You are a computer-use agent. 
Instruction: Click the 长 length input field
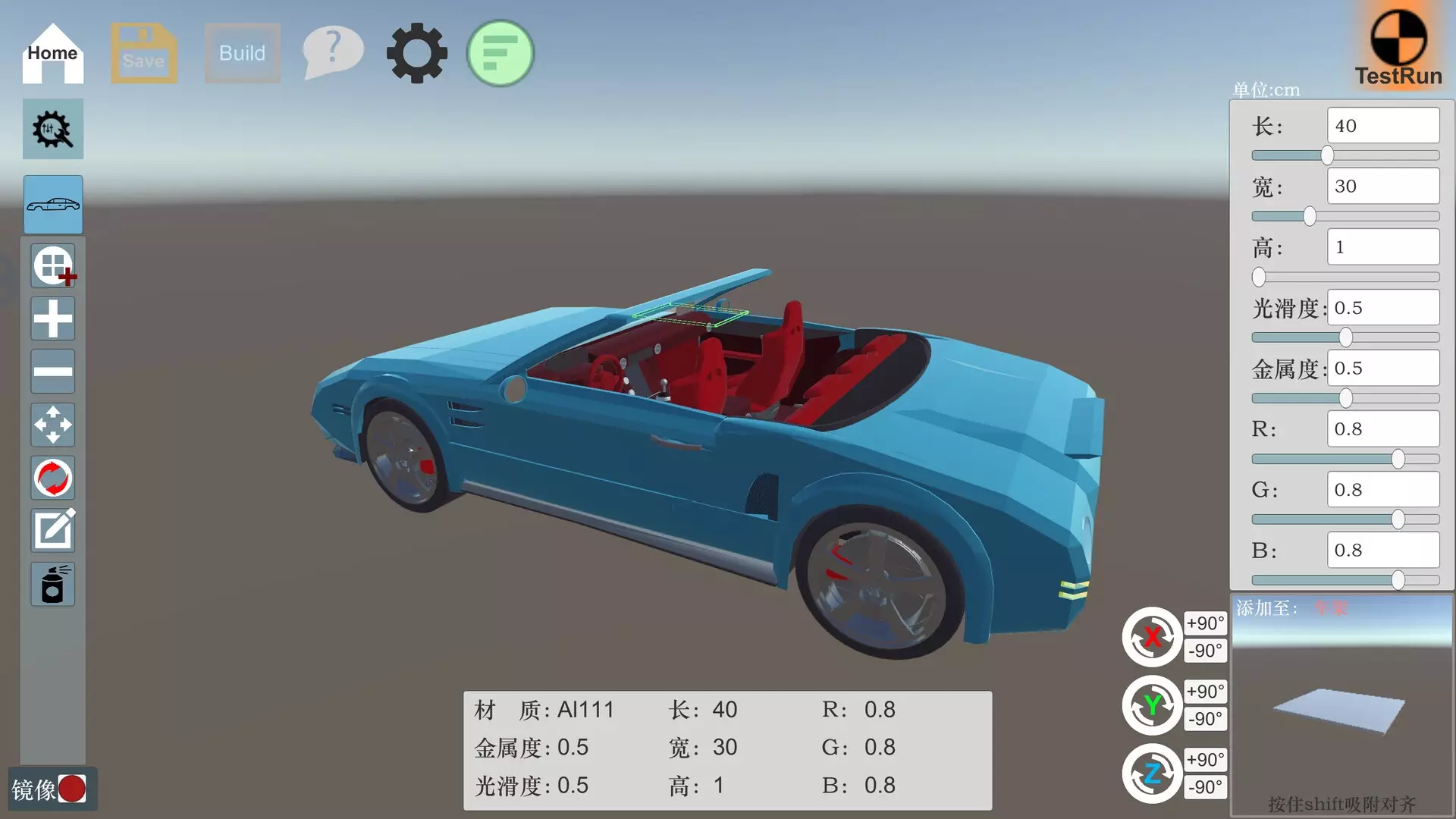click(1382, 125)
